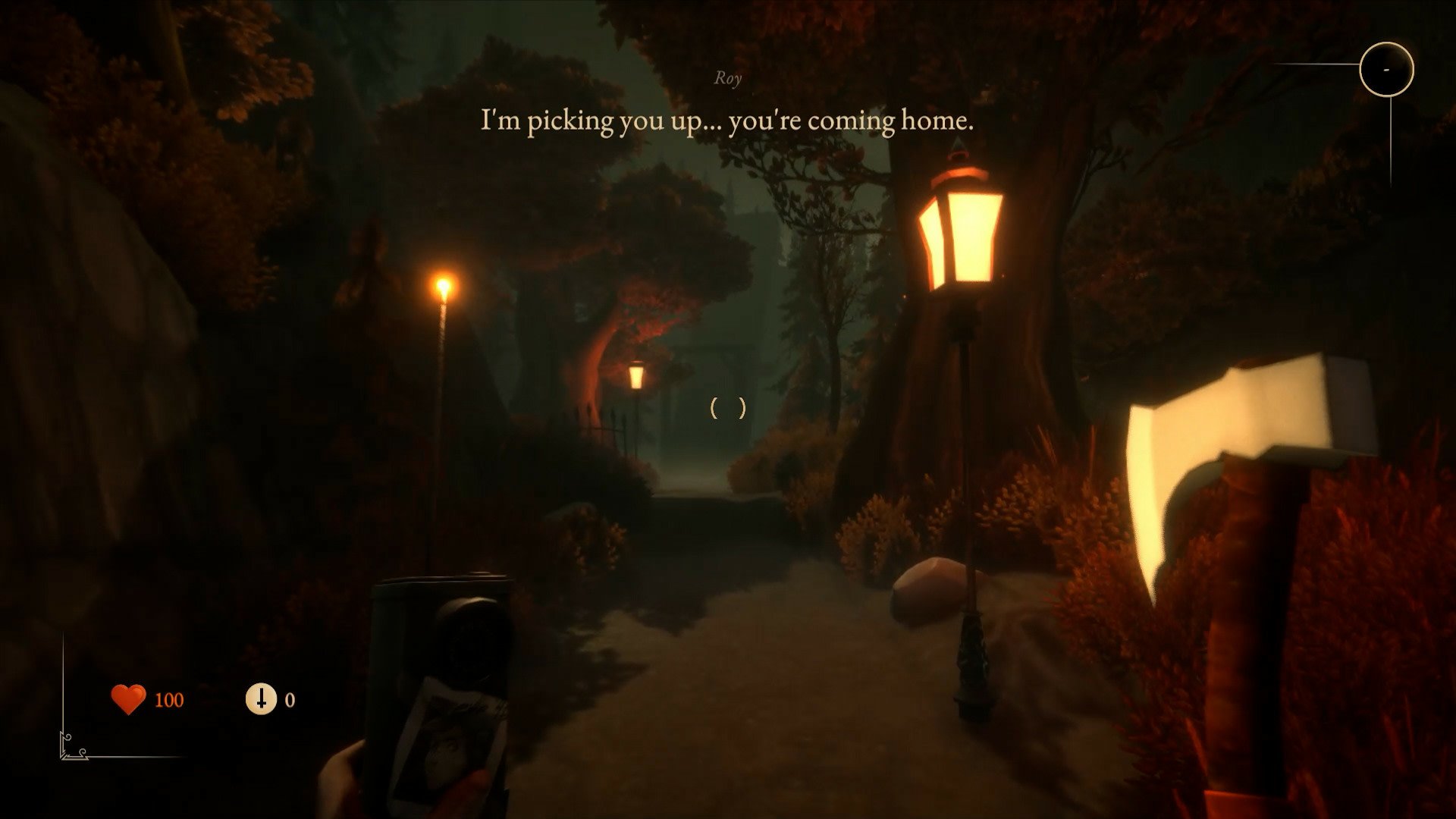Click the circular compass indicator
Screen dimensions: 1456x819
coord(1386,69)
